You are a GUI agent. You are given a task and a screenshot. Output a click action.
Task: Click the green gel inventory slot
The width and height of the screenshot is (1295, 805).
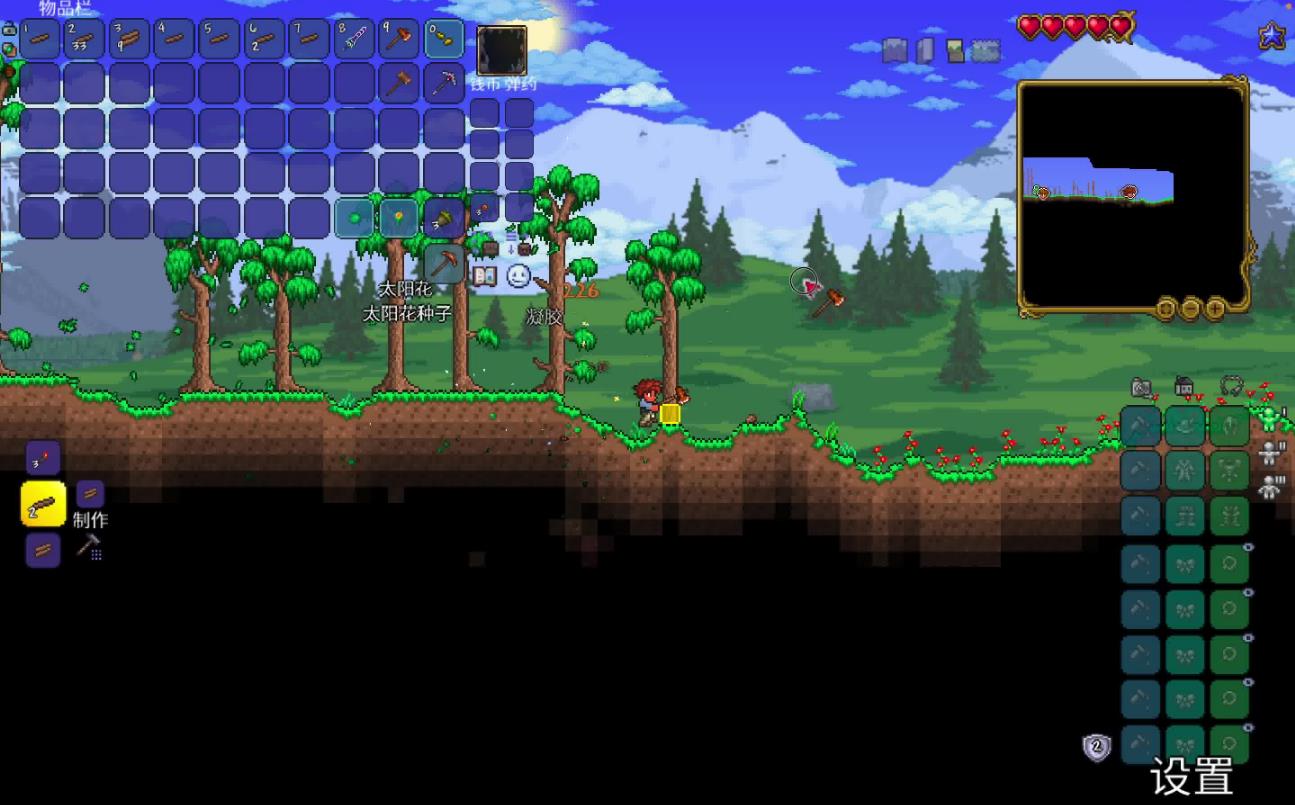354,217
